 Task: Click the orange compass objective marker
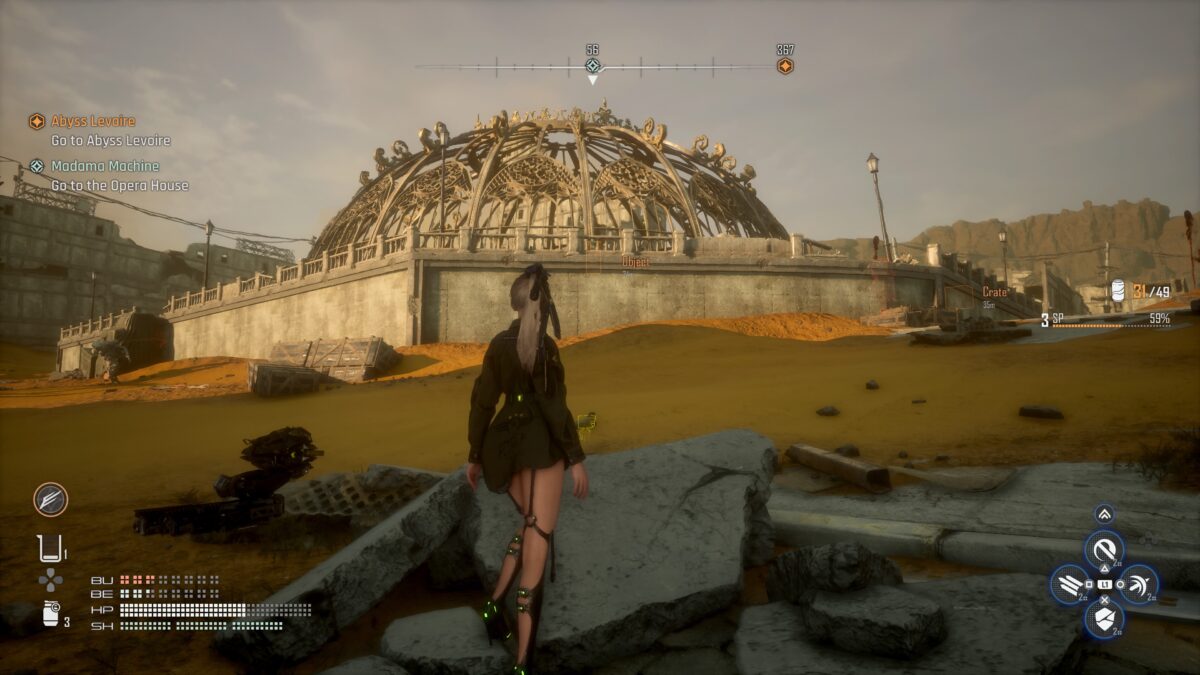785,66
